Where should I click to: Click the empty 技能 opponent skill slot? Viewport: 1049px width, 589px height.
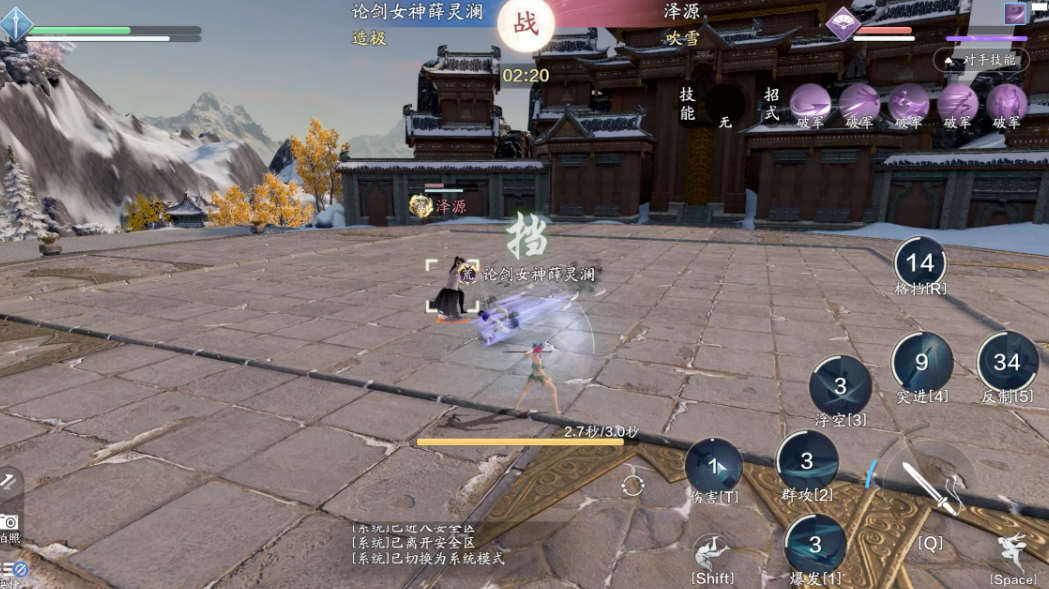[x=725, y=106]
